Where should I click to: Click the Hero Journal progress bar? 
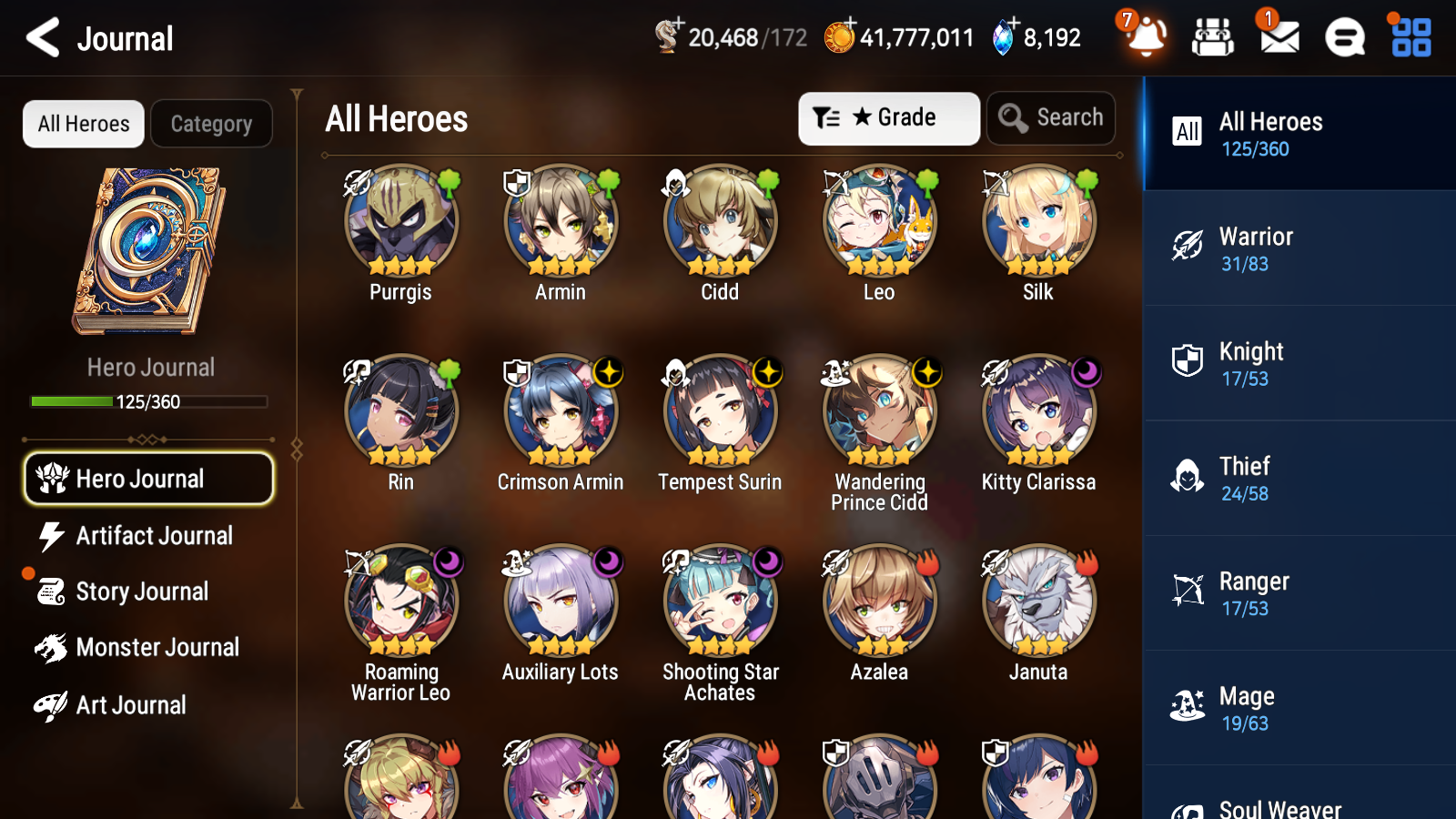[x=148, y=400]
